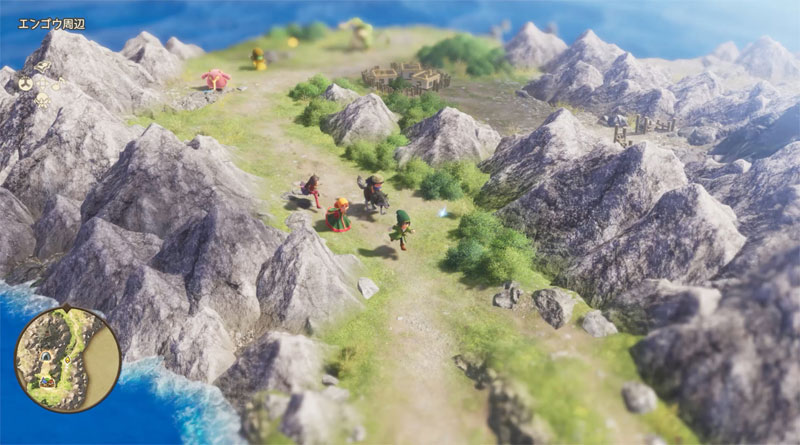This screenshot has width=800, height=445.
Task: Select the cave entrance marker on the minimap
Action: tap(45, 357)
